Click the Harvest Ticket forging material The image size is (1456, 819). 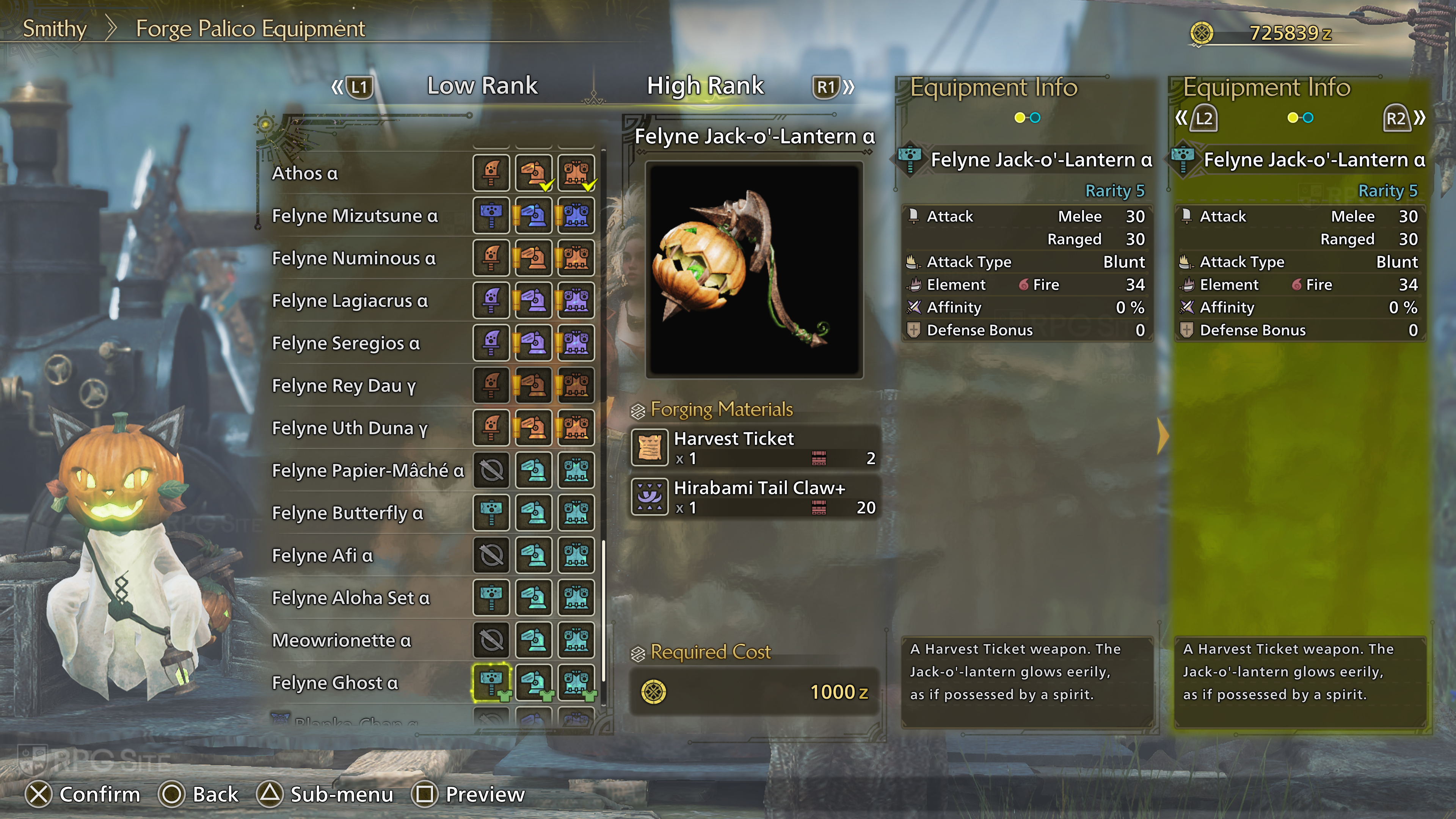point(754,447)
